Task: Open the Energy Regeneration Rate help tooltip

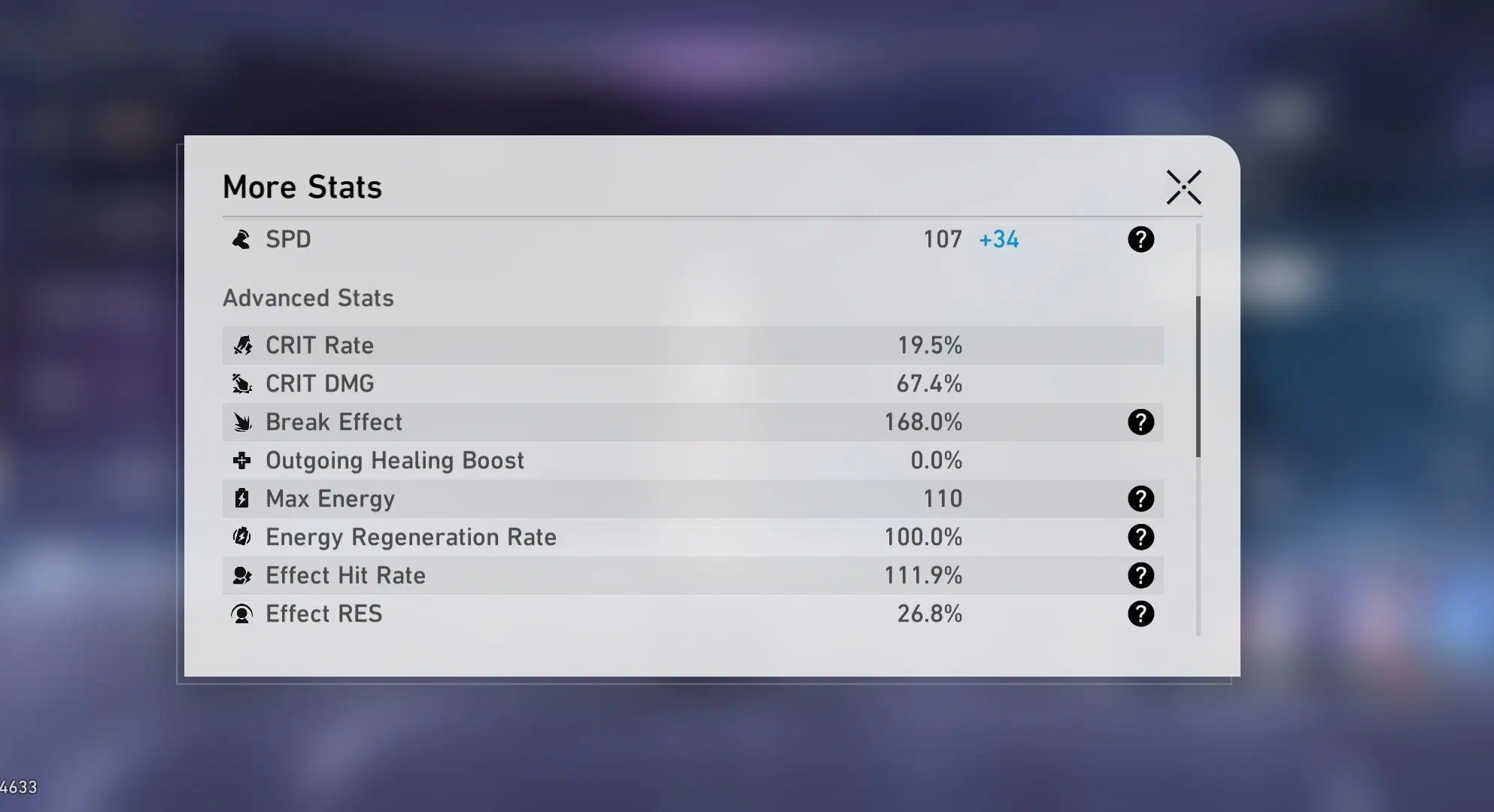Action: (1140, 537)
